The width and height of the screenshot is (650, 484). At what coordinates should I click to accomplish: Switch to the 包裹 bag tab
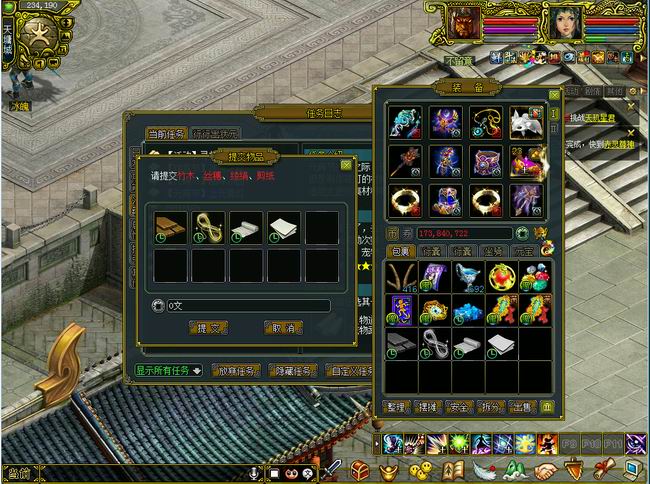401,251
